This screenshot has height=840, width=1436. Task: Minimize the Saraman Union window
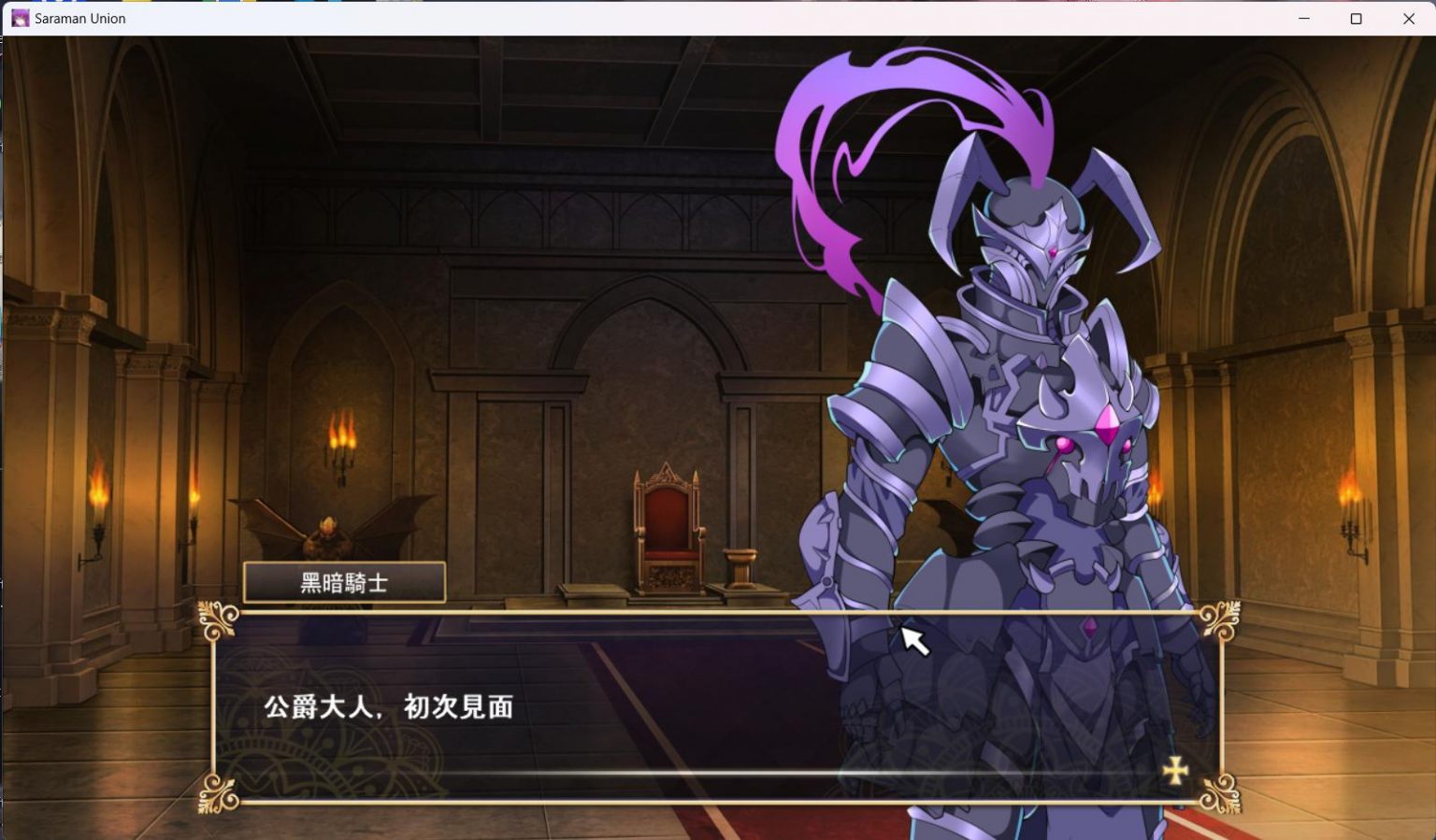[x=1303, y=18]
